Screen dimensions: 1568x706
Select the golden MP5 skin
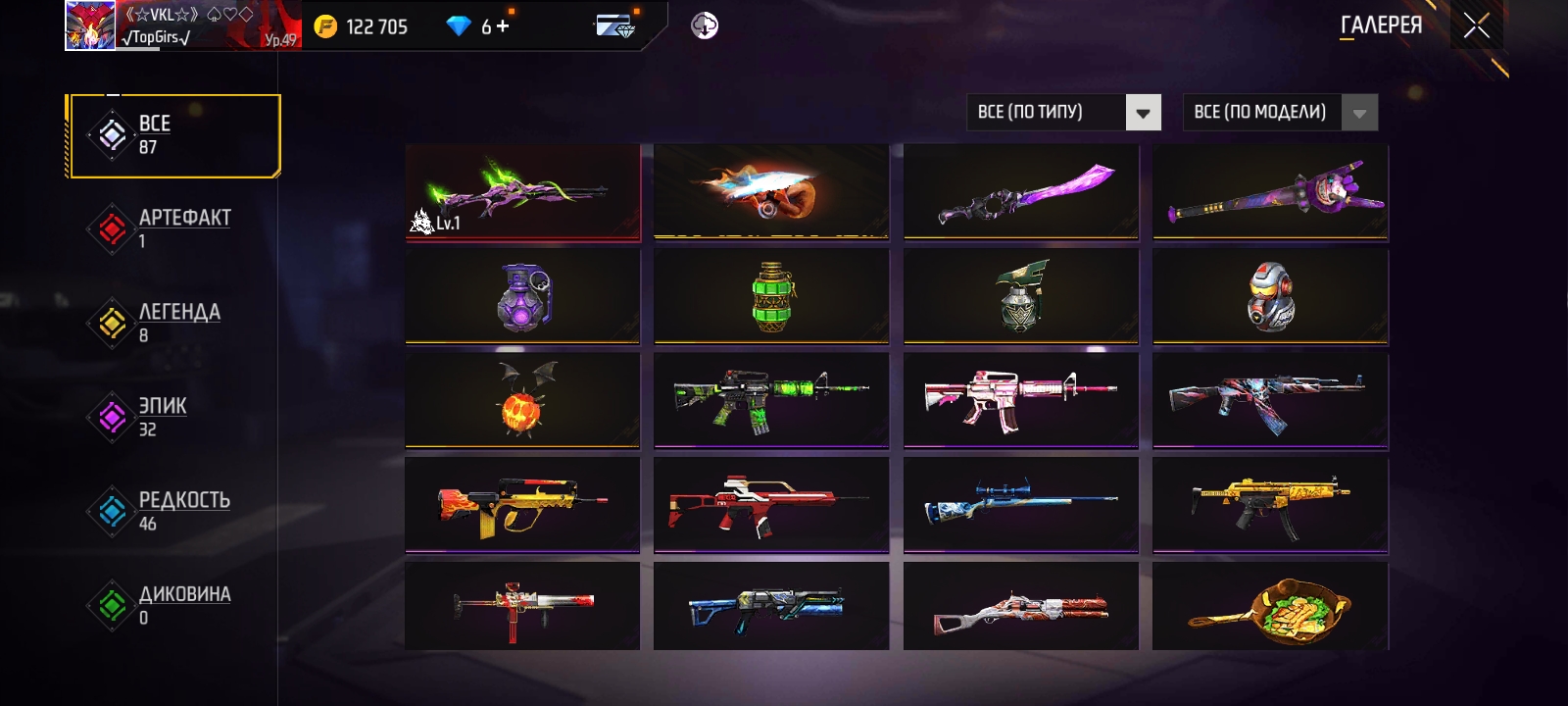(x=1270, y=504)
